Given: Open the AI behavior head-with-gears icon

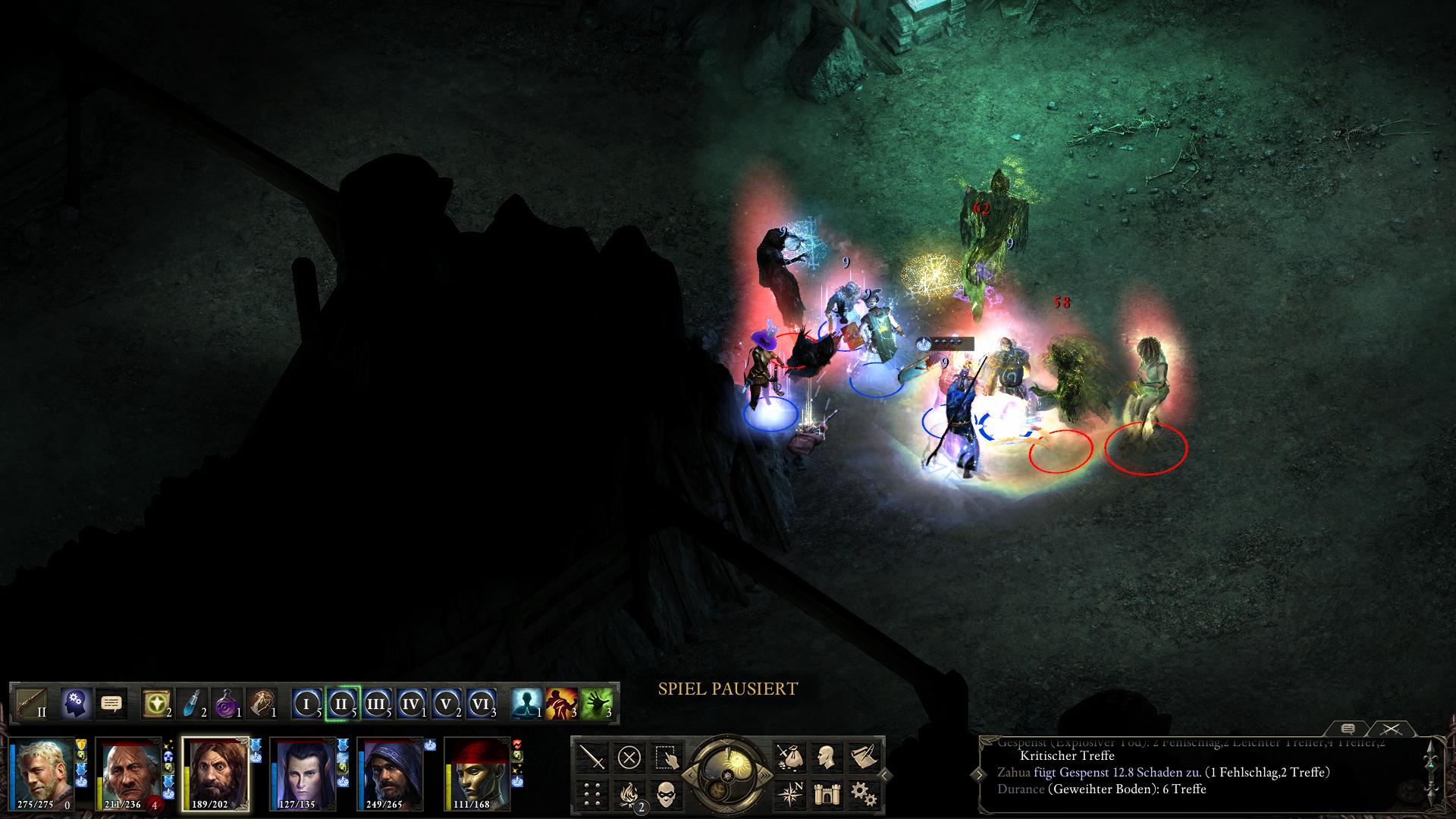Looking at the screenshot, I should click(x=76, y=703).
